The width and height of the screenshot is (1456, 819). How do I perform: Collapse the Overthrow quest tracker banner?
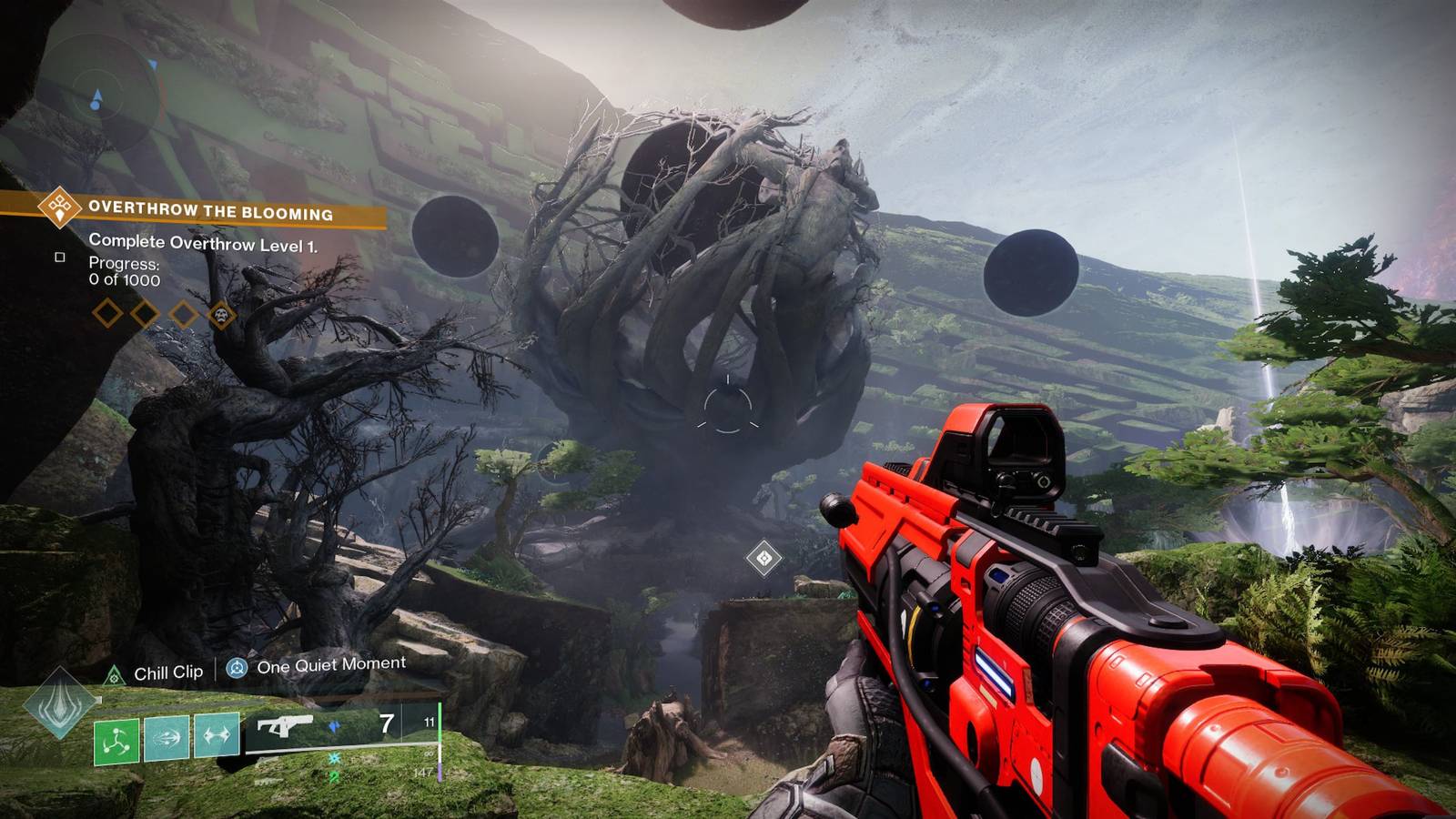pyautogui.click(x=209, y=211)
